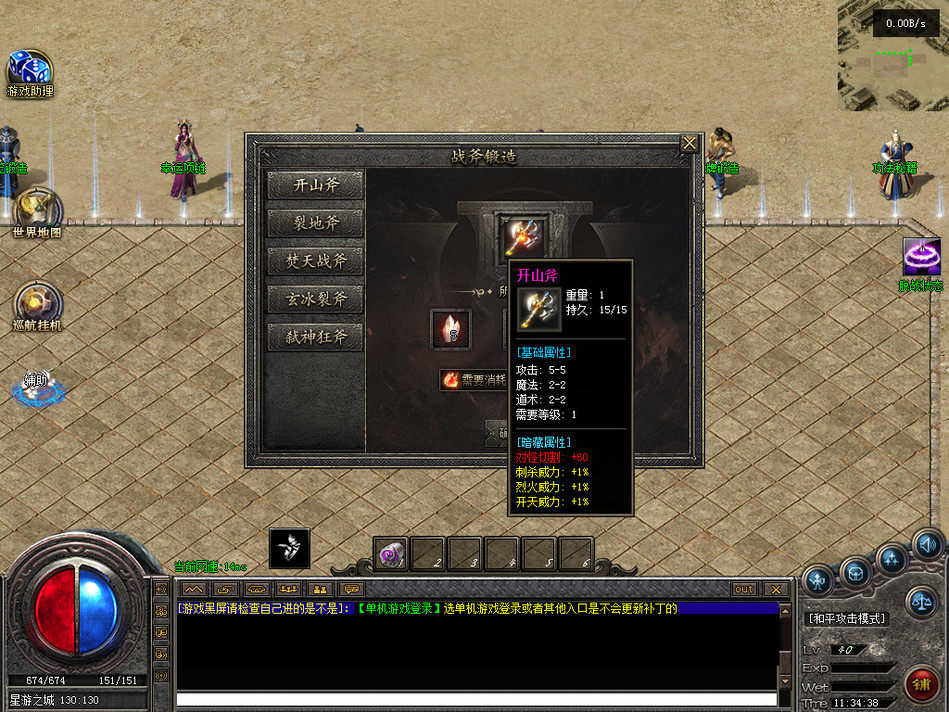This screenshot has width=949, height=712.
Task: Click the chat text input field
Action: click(x=476, y=699)
